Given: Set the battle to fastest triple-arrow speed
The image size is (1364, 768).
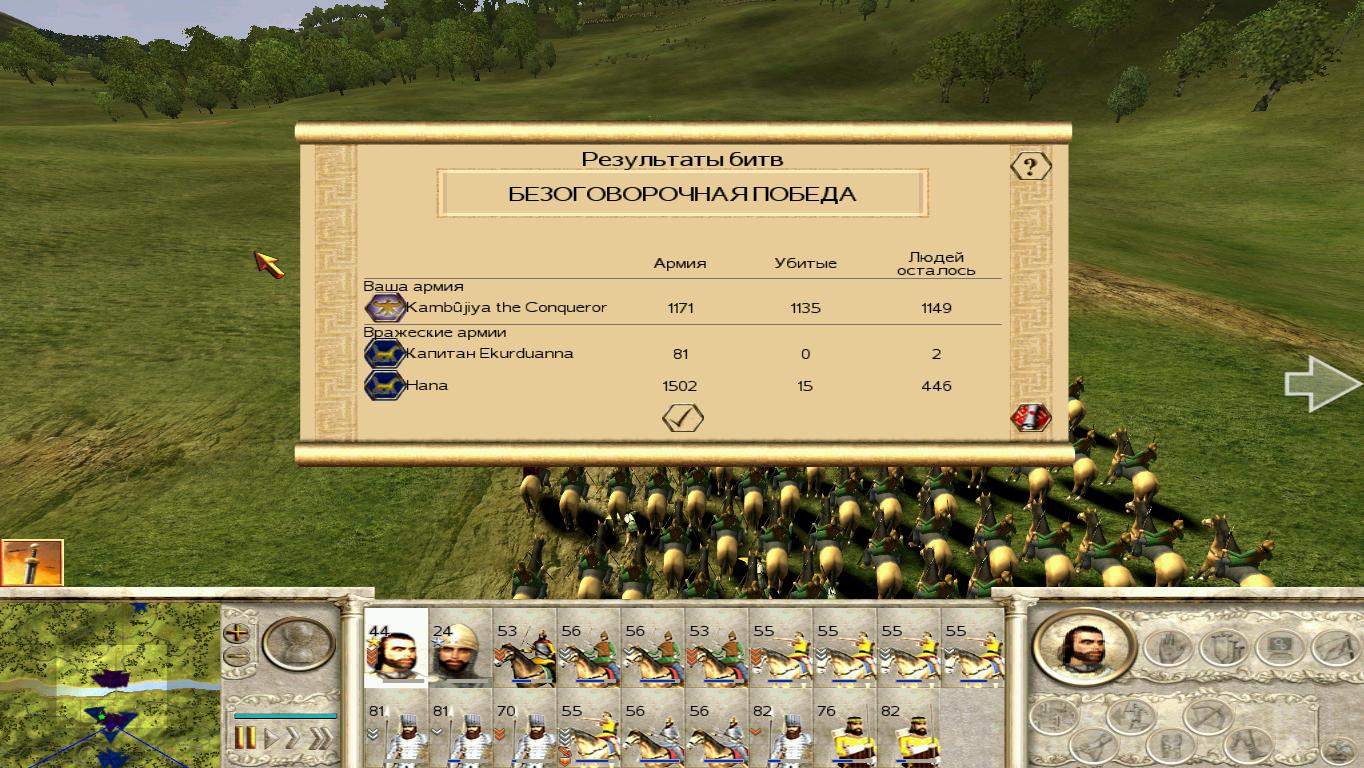Looking at the screenshot, I should point(320,739).
